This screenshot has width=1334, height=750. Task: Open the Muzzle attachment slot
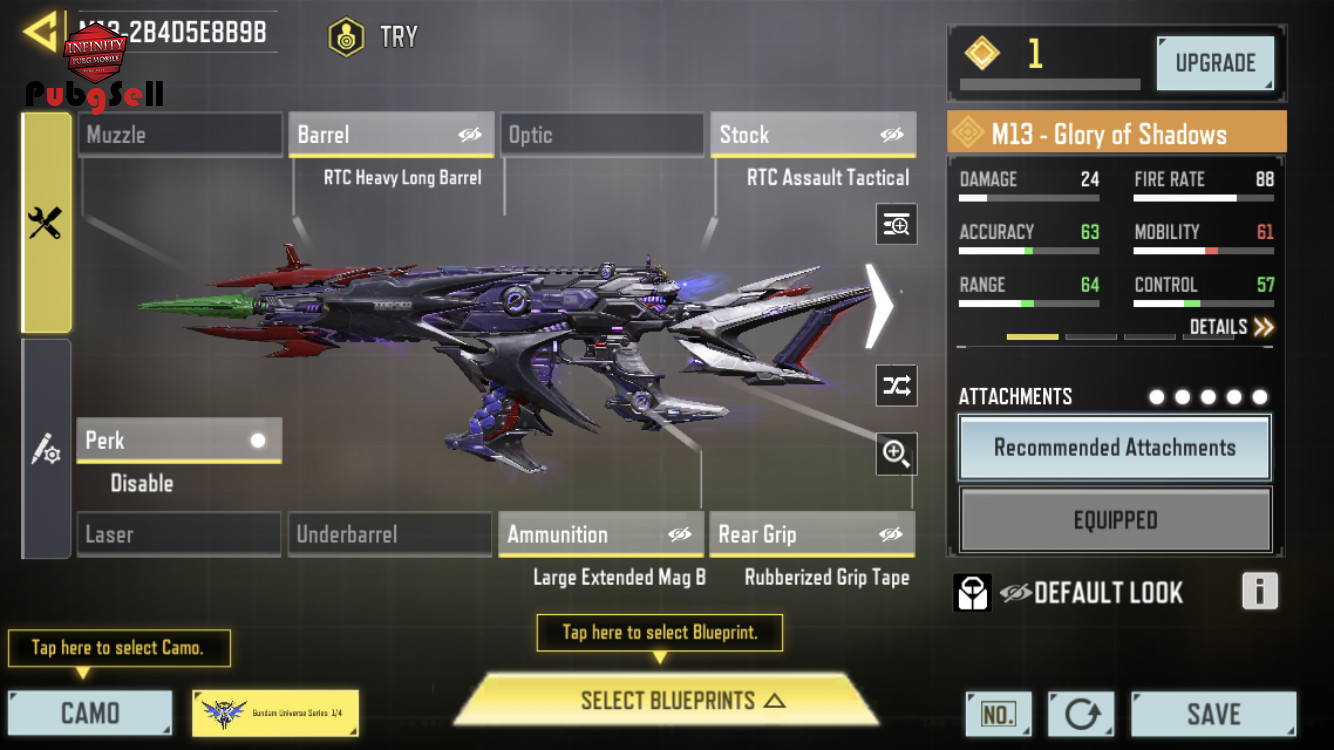[x=180, y=135]
